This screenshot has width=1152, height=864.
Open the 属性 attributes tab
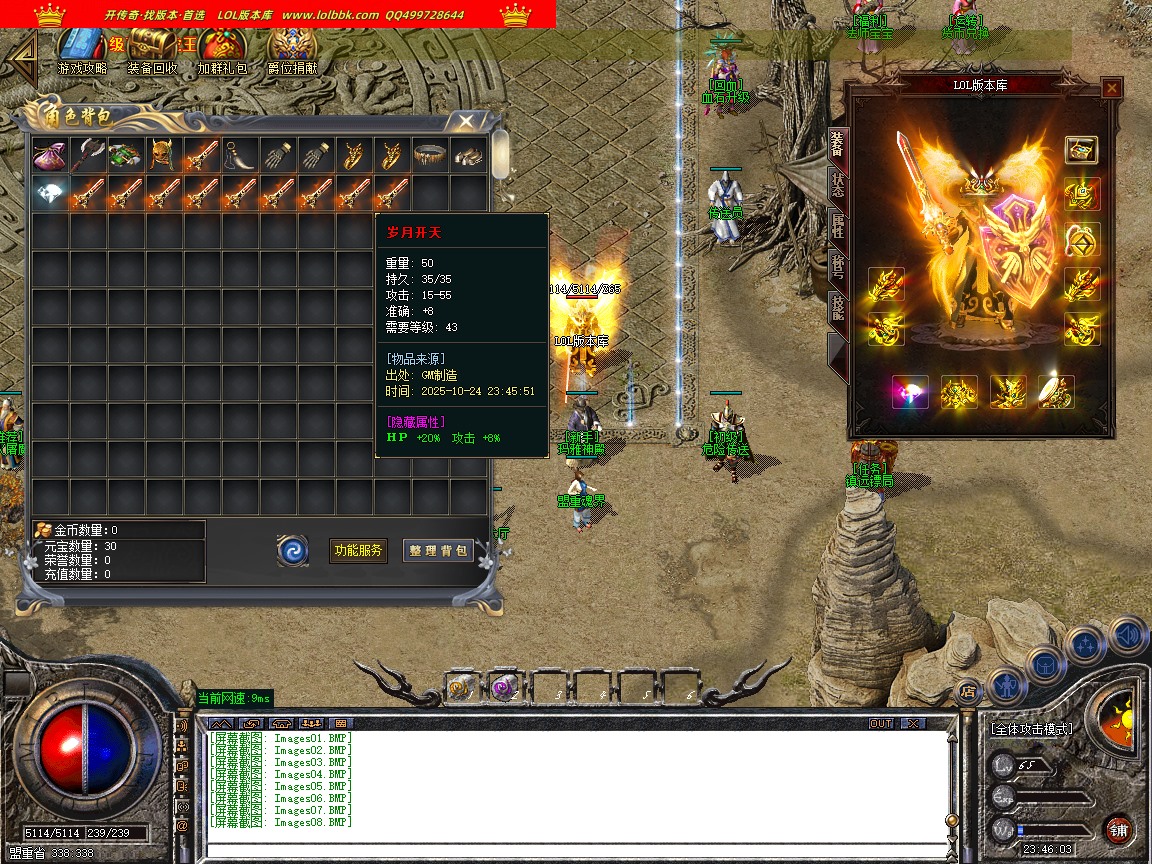click(838, 231)
